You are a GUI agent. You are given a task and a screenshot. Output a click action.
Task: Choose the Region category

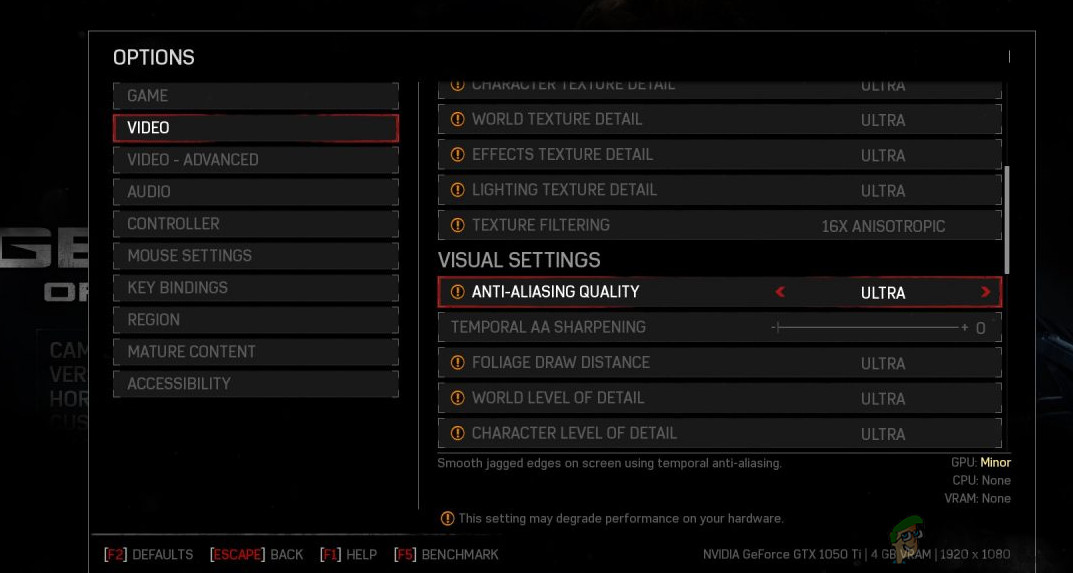point(255,320)
